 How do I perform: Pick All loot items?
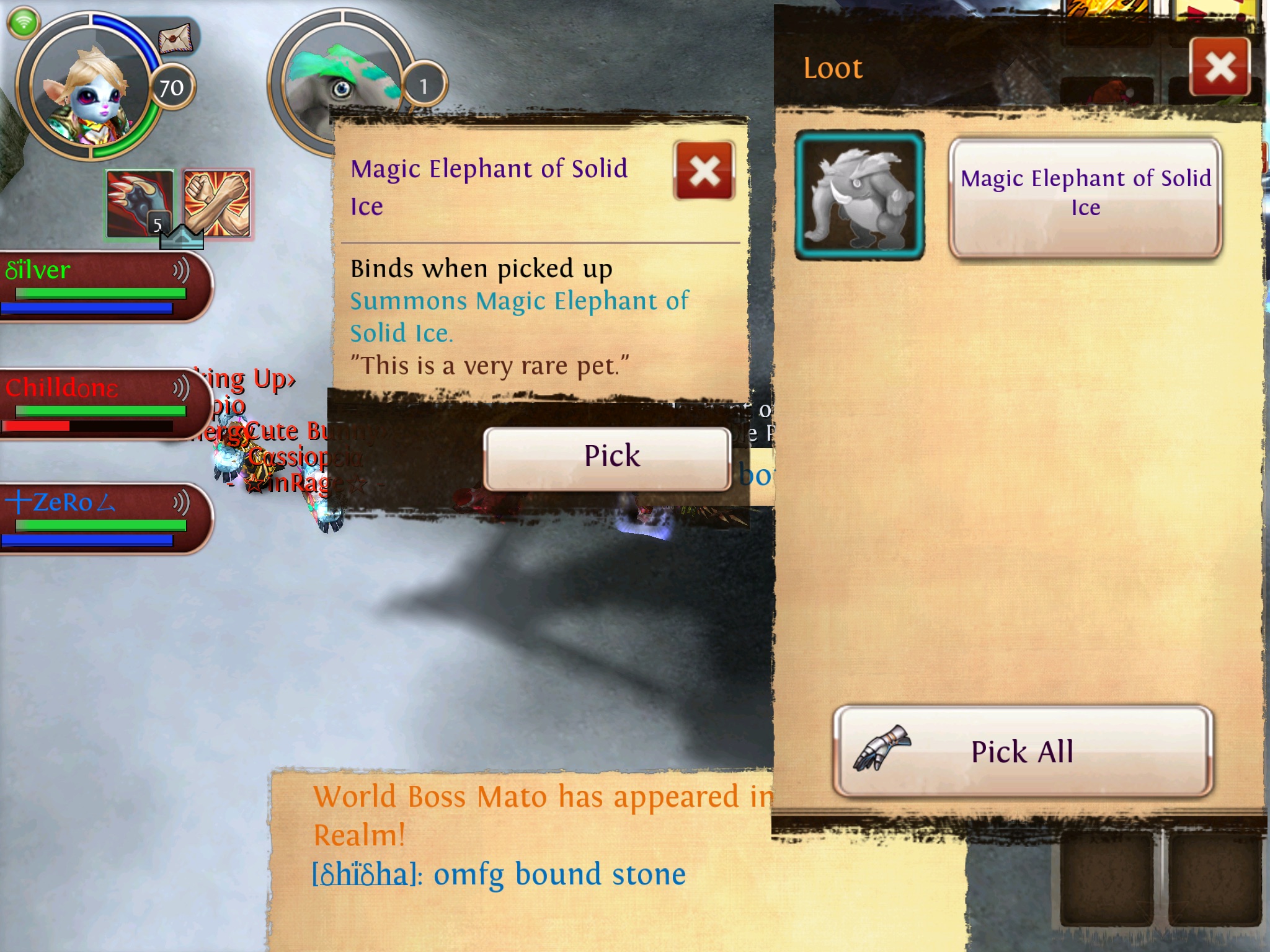[1023, 751]
